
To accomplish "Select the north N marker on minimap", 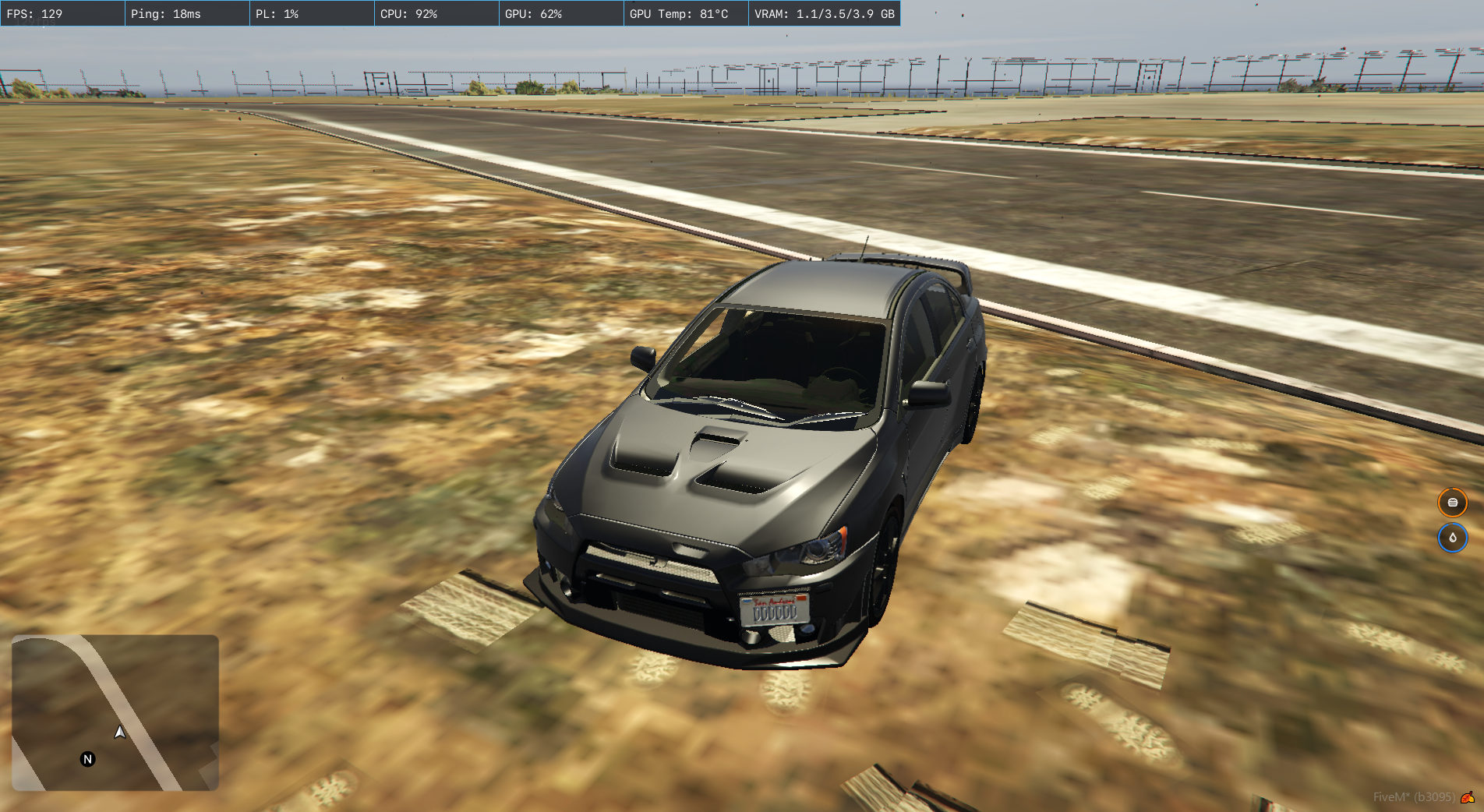I will click(88, 759).
